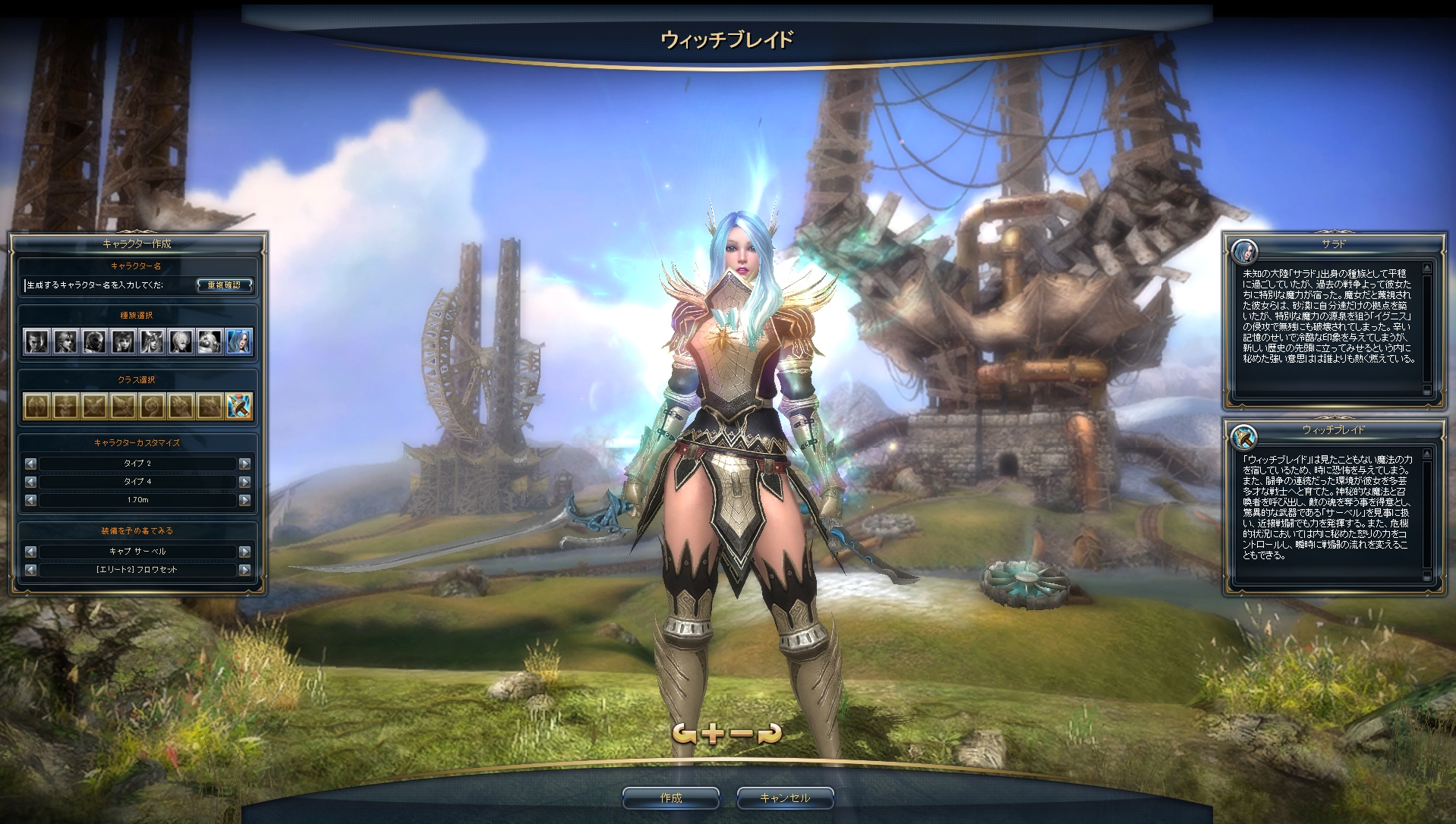Decrease the 1.70m height with left arrow
The height and width of the screenshot is (824, 1456).
click(x=30, y=500)
